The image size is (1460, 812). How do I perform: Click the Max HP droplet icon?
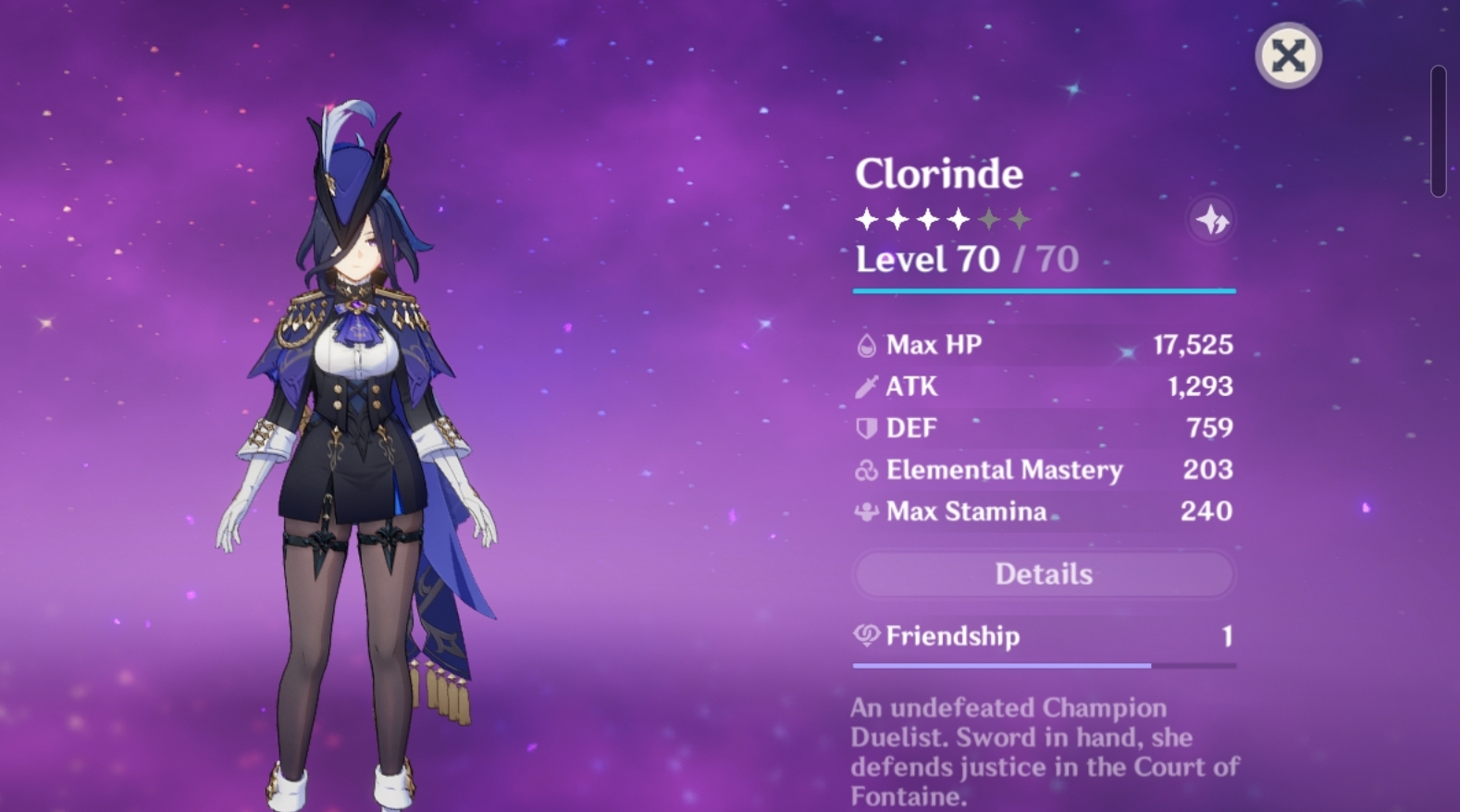[866, 344]
